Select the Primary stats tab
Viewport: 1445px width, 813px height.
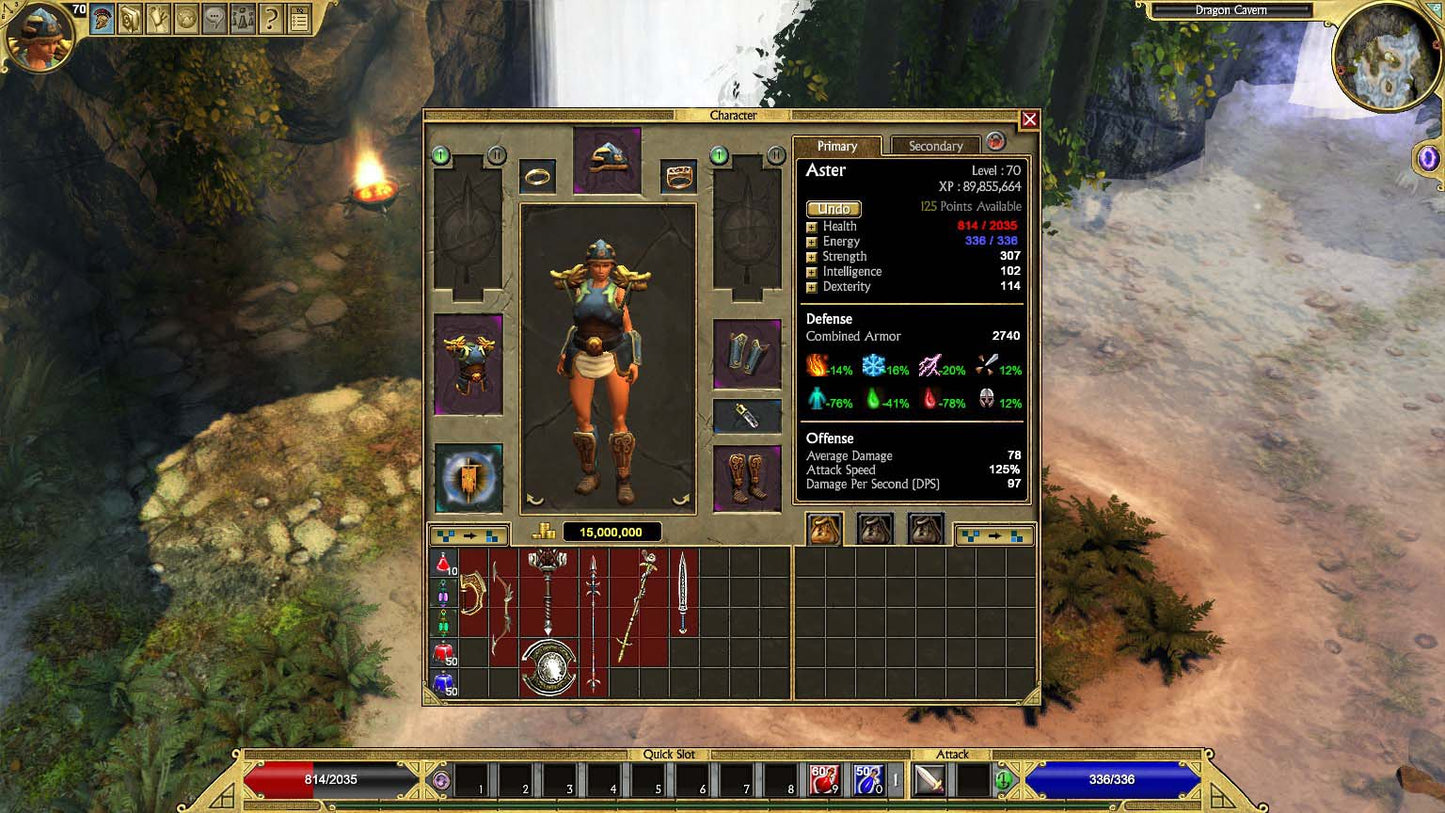836,145
